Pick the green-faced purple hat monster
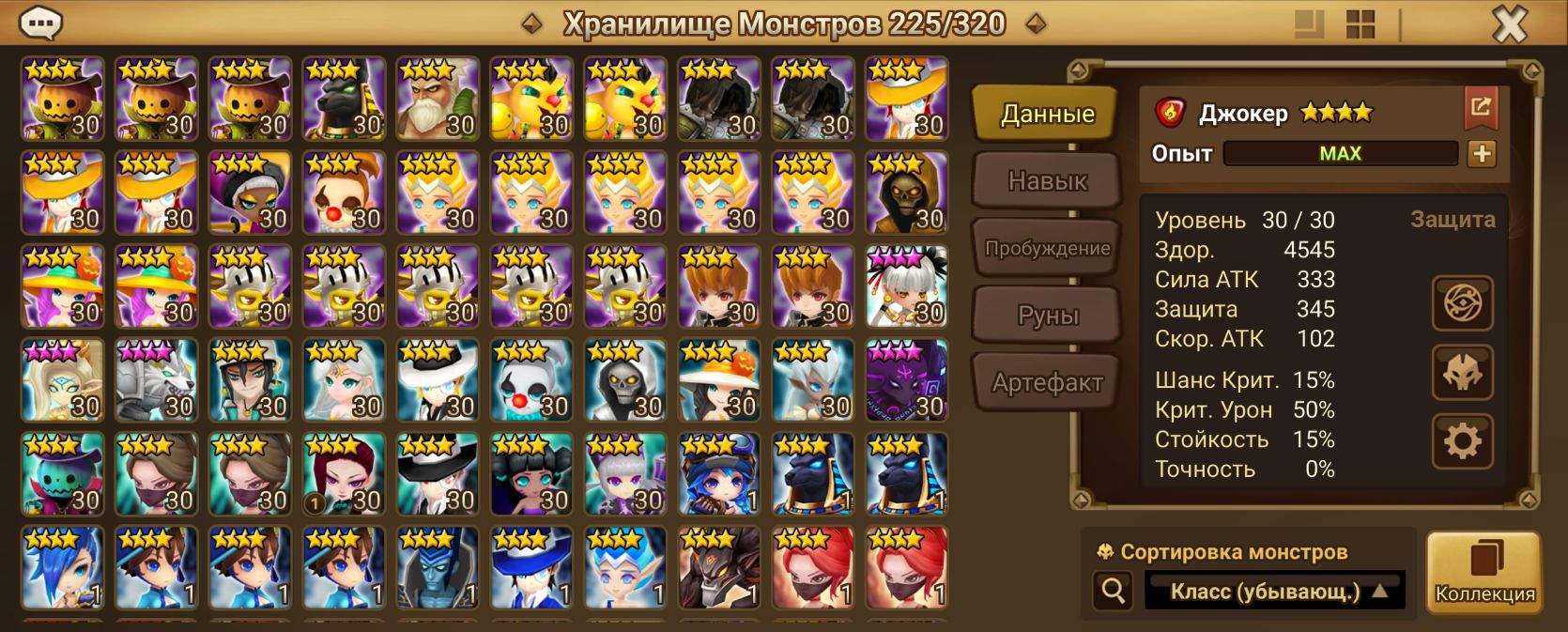Image resolution: width=1568 pixels, height=632 pixels. coord(62,474)
